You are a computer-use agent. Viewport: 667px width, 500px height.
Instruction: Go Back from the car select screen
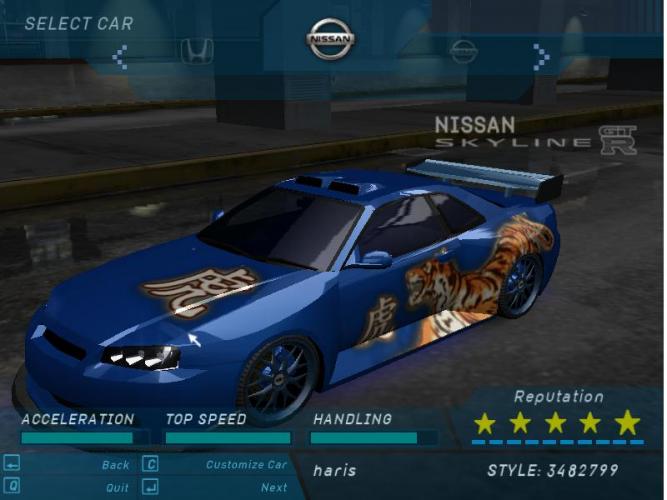[x=115, y=465]
